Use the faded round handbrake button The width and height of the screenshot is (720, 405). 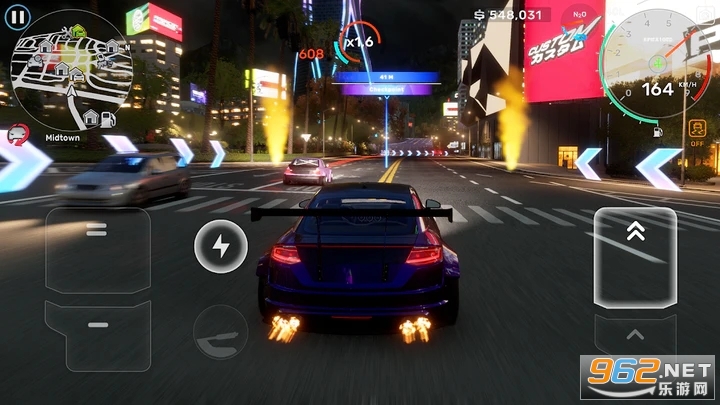pos(220,332)
